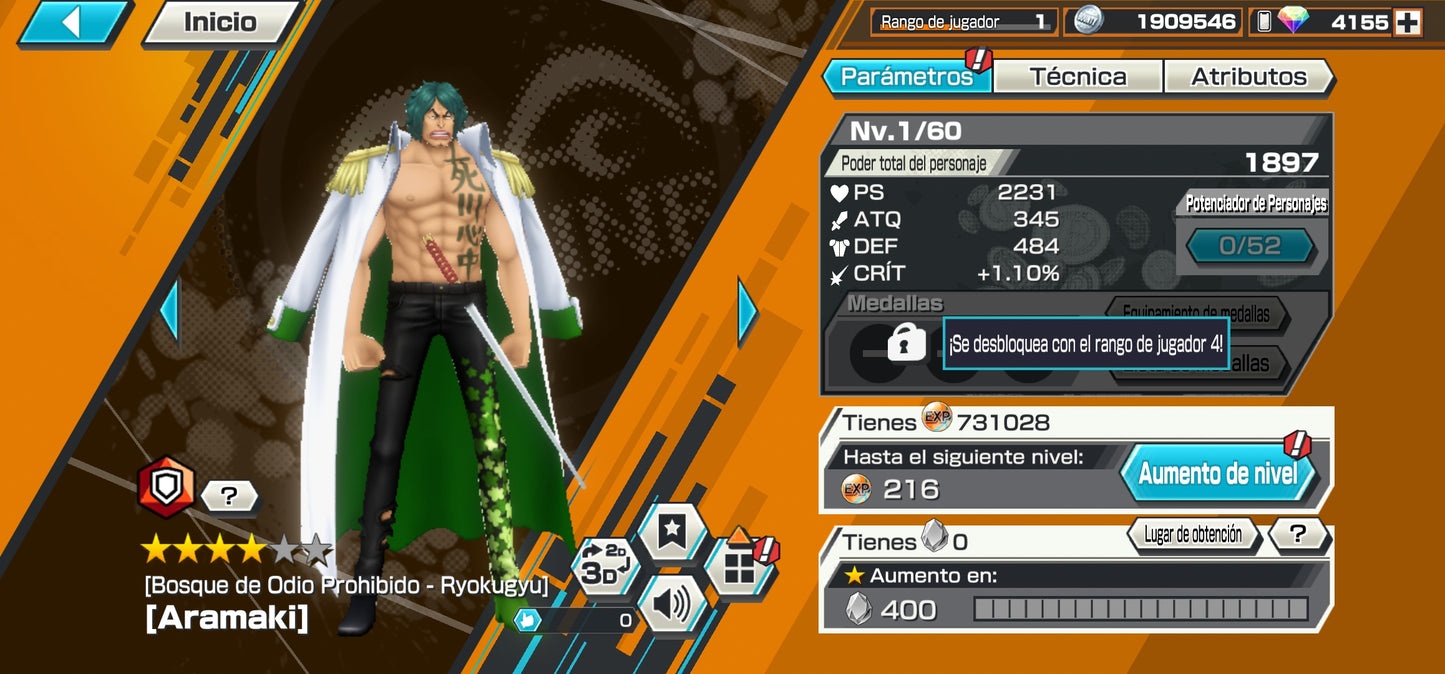Open Lugar de obtención info
The image size is (1445, 674).
[1192, 535]
